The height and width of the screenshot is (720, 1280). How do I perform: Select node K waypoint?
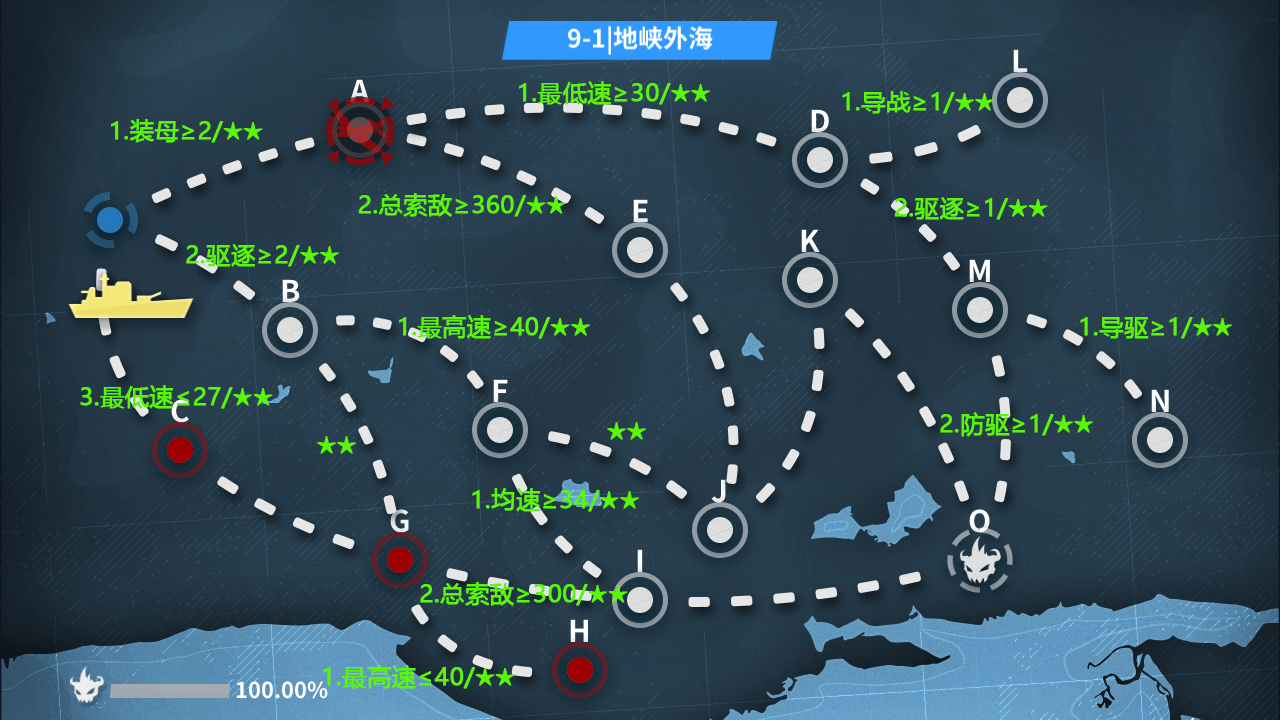pos(810,280)
